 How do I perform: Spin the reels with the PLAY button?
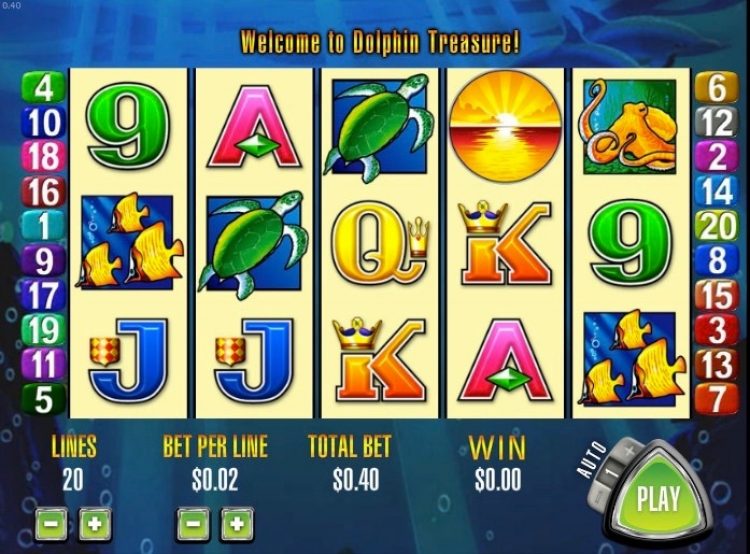658,497
